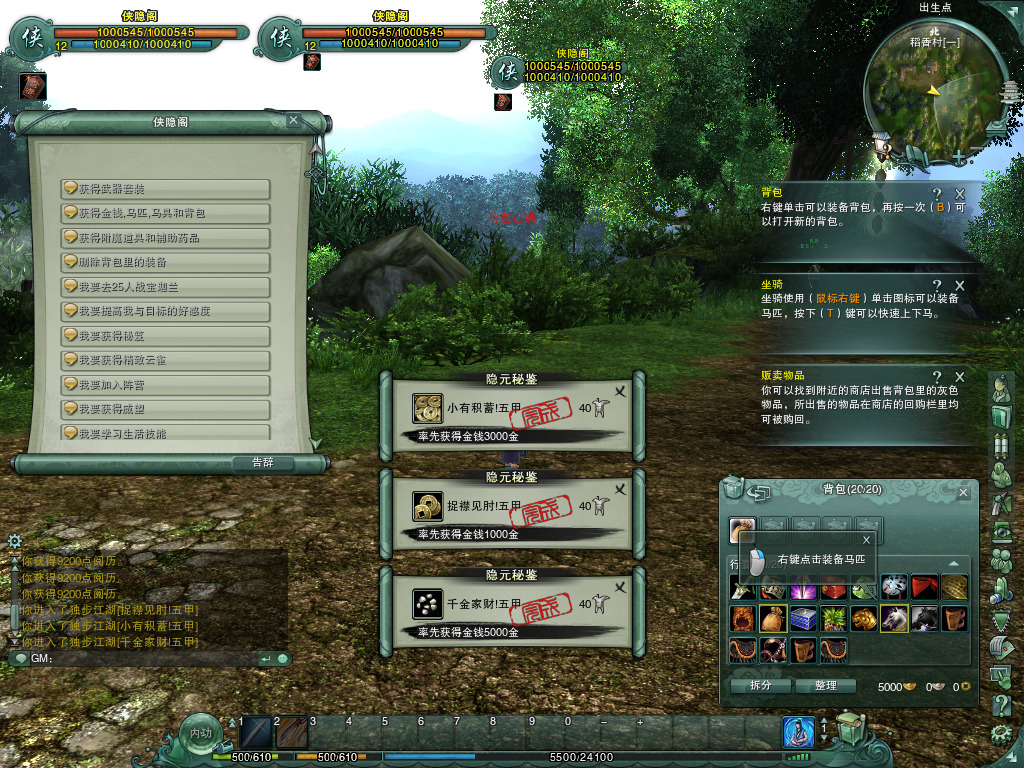Open help for the 贩卖物品 hint
Viewport: 1024px width, 768px height.
[937, 377]
